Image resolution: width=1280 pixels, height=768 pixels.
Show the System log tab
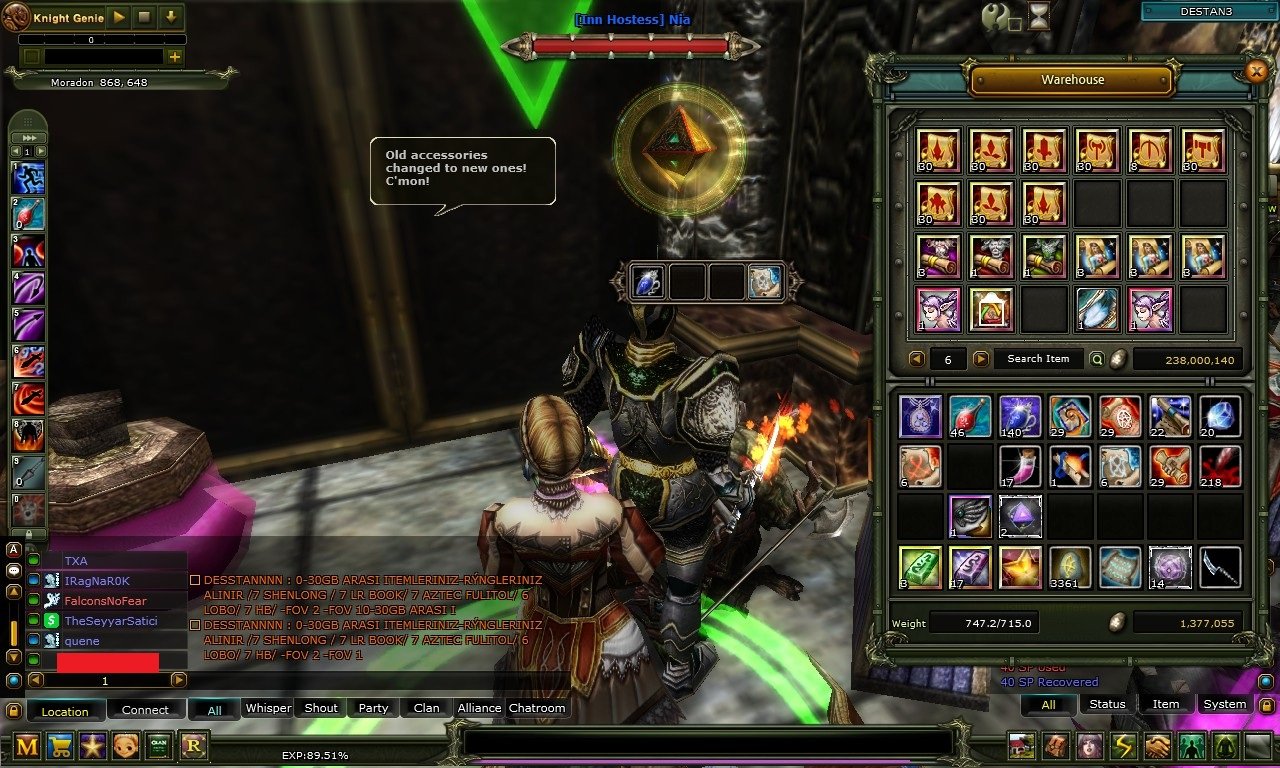click(x=1224, y=704)
